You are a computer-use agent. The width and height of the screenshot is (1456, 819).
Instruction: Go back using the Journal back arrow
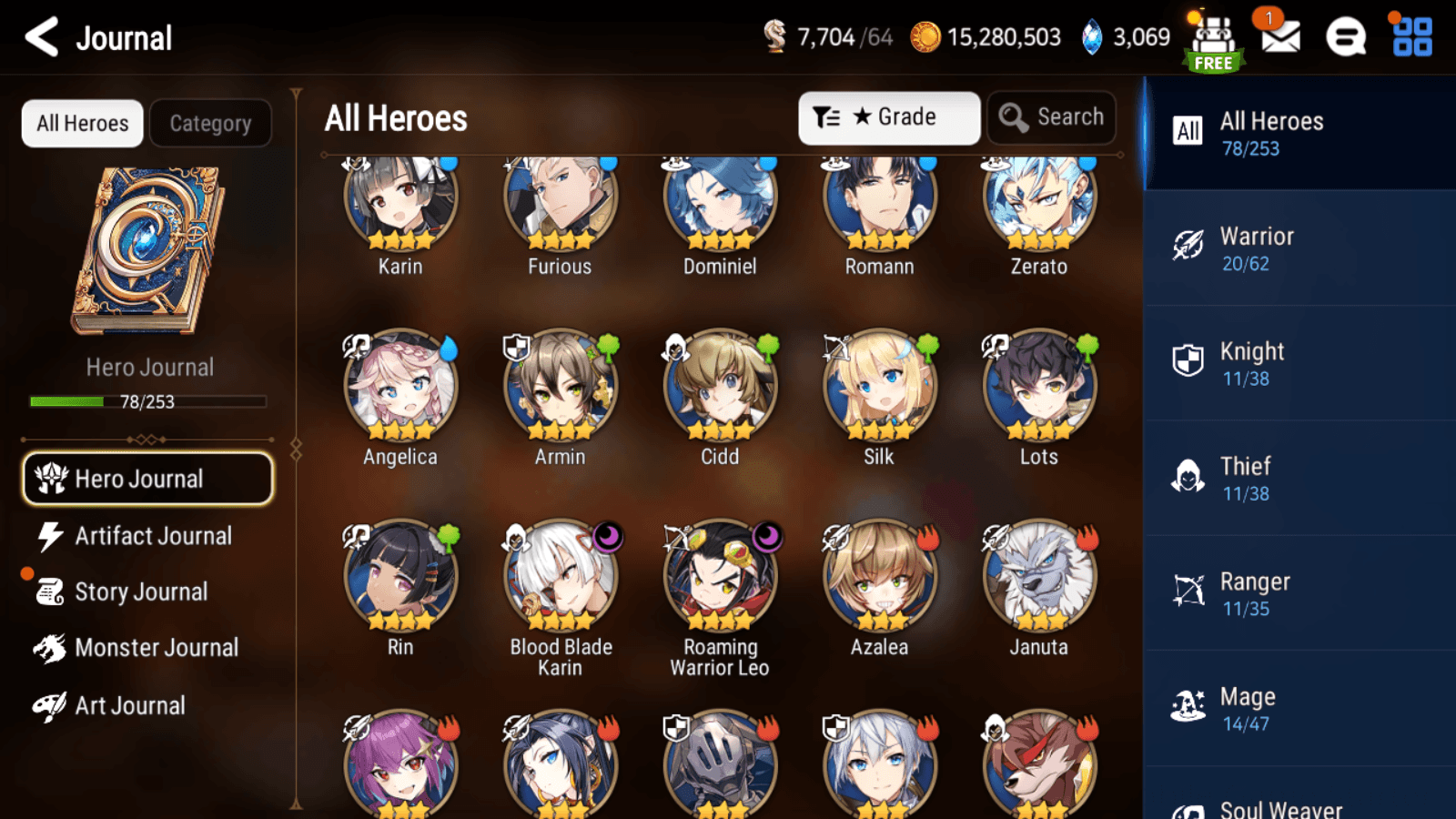coord(40,37)
